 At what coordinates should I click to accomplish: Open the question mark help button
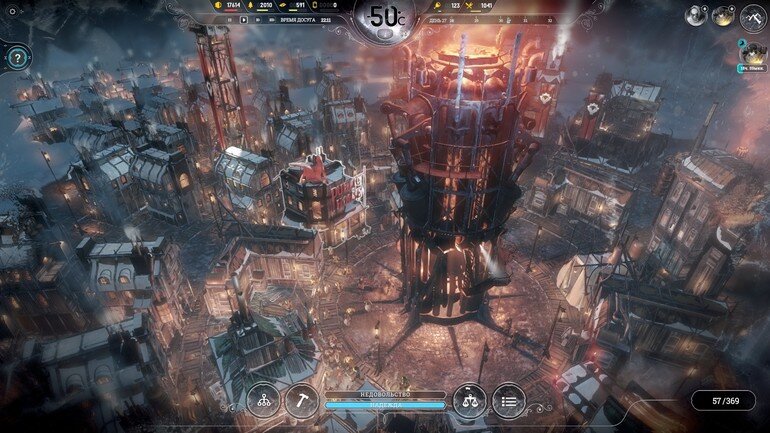point(17,58)
